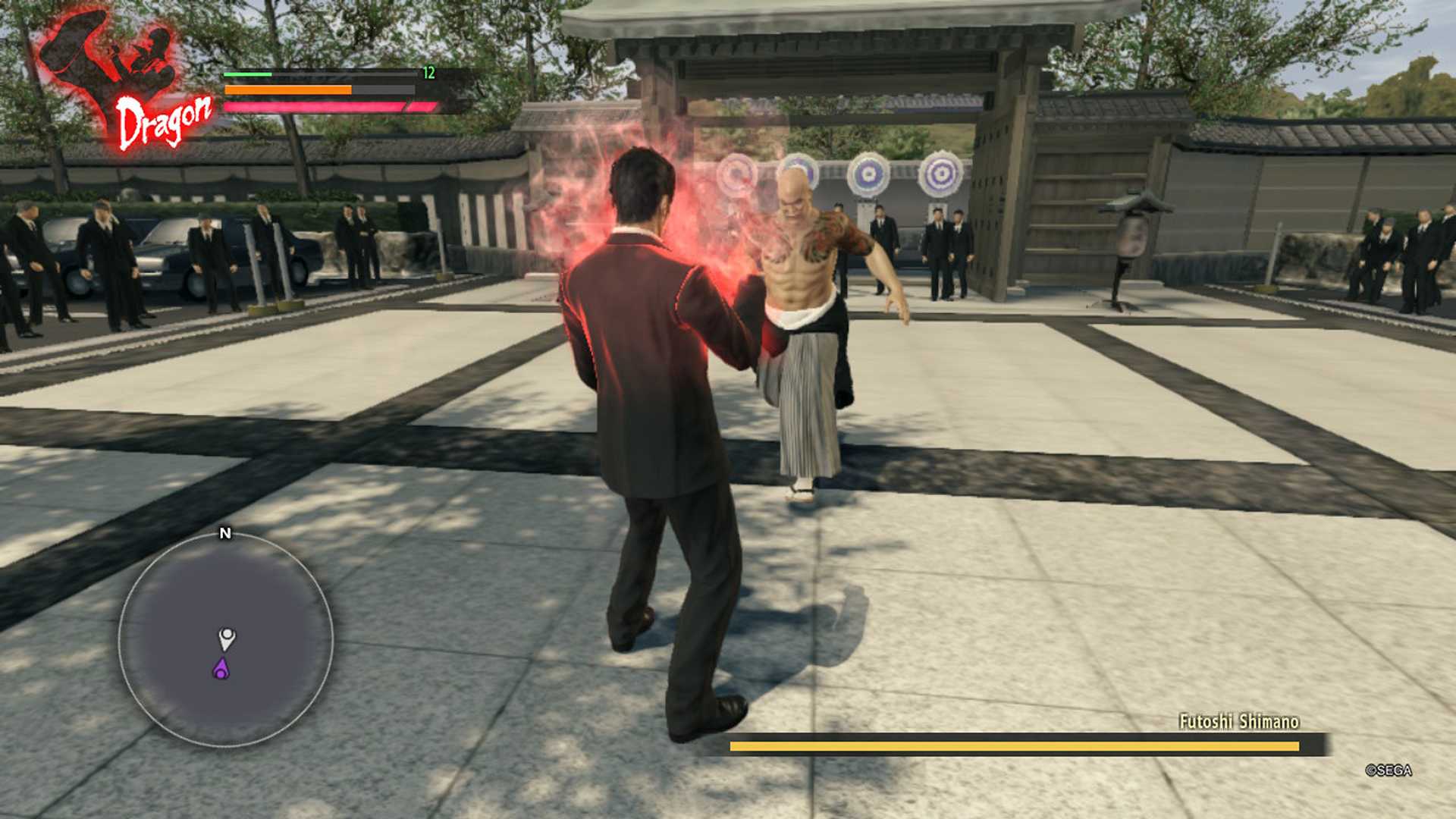This screenshot has height=819, width=1456.
Task: Select the white enemy marker on minimap
Action: [x=227, y=638]
